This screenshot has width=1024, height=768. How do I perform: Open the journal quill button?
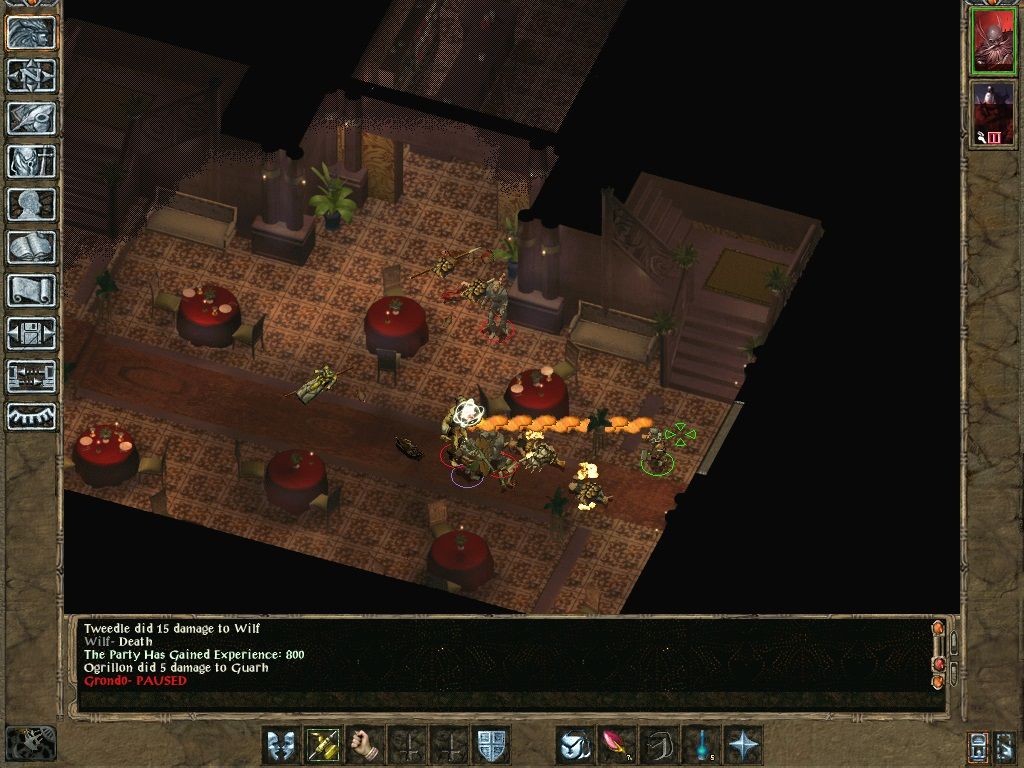[x=31, y=118]
